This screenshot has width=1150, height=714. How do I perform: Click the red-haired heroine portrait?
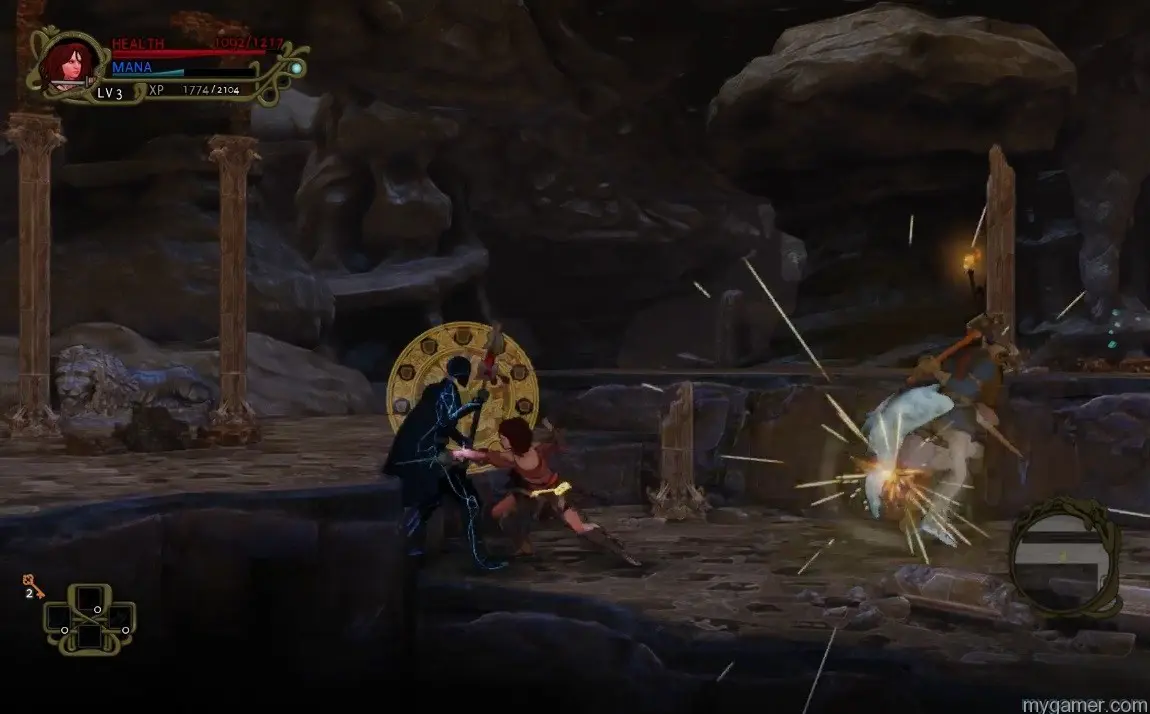click(63, 63)
